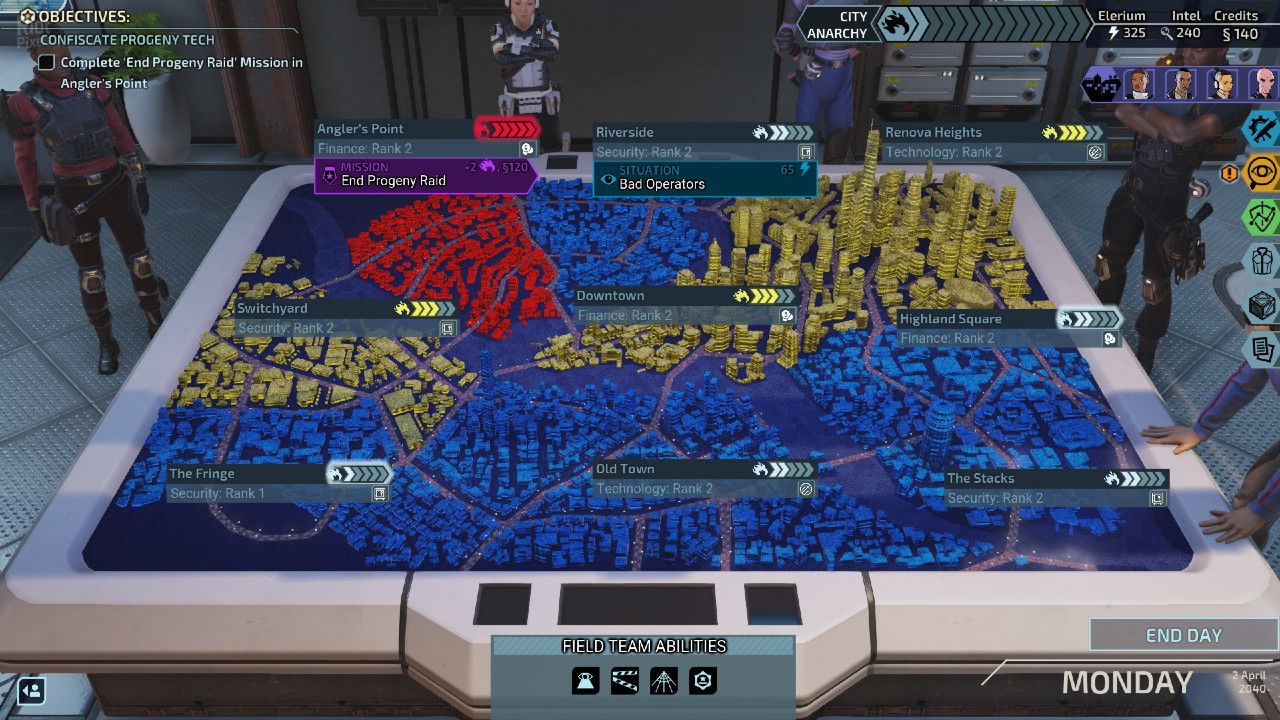The image size is (1280, 720).
Task: Click the End Day button
Action: tap(1183, 636)
